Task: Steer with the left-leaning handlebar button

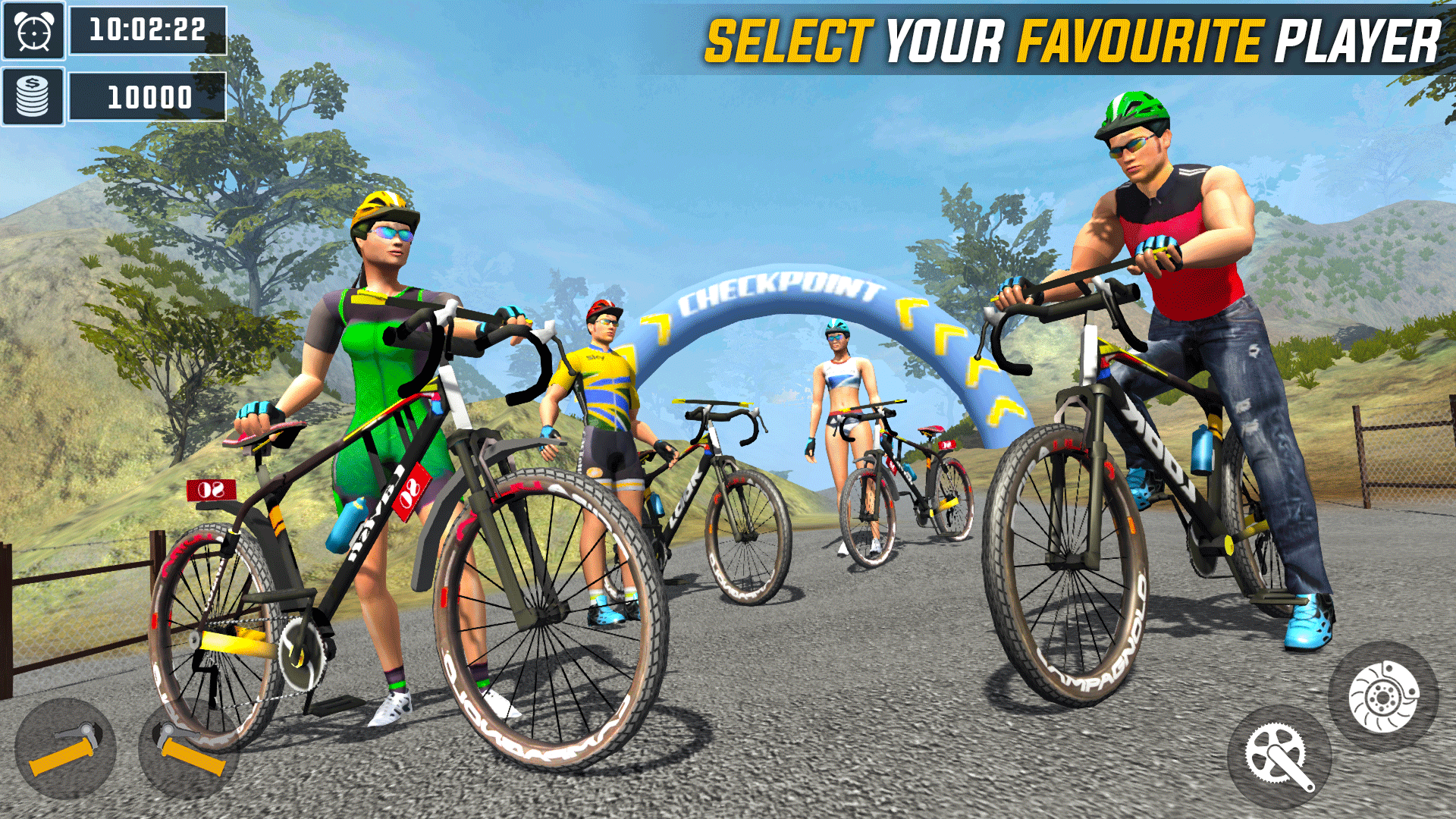Action: (x=65, y=748)
